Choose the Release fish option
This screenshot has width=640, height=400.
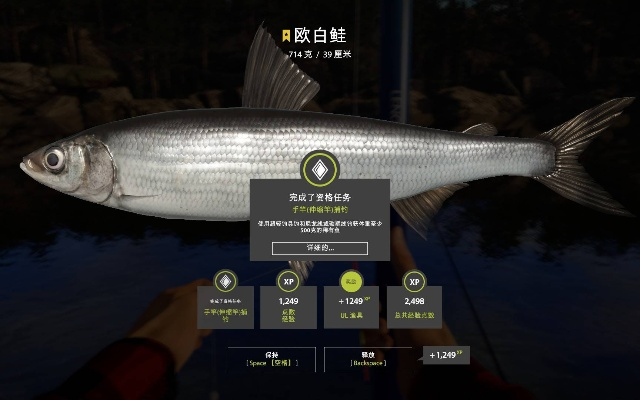point(368,357)
